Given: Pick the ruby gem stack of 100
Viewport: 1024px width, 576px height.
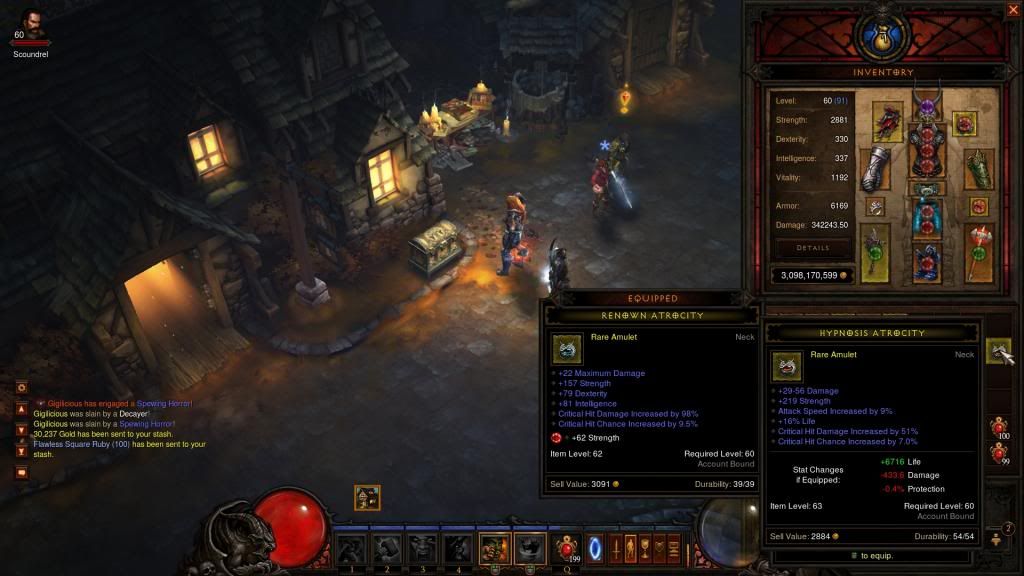Looking at the screenshot, I should pyautogui.click(x=998, y=427).
